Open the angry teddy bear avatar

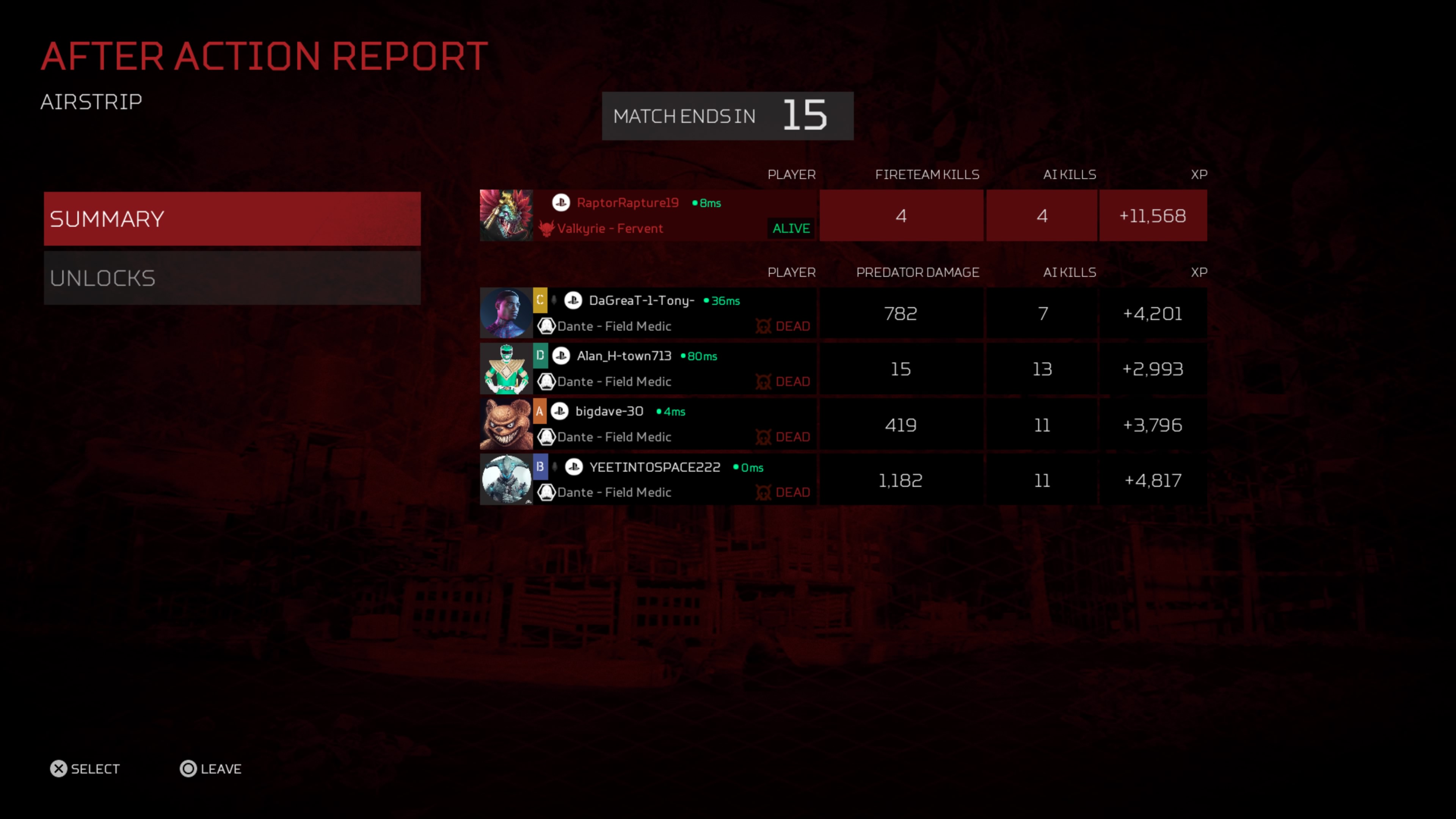(x=506, y=424)
